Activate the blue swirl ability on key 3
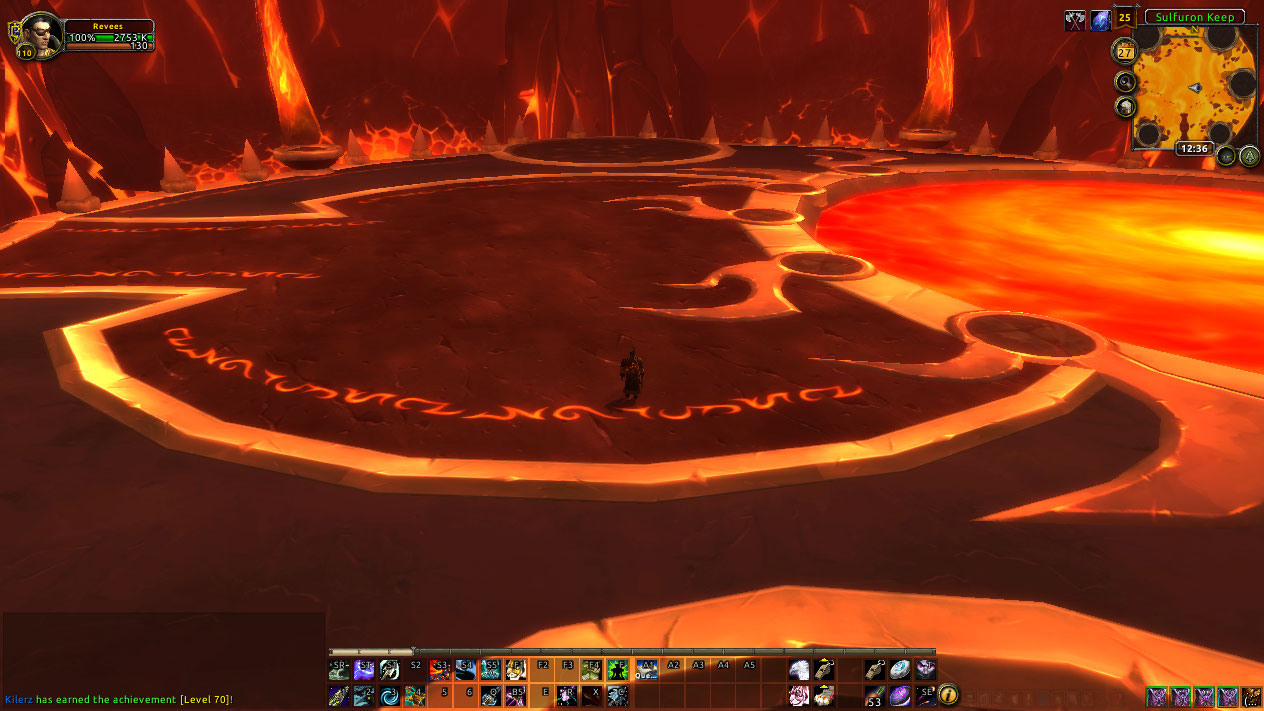The width and height of the screenshot is (1264, 711). (x=390, y=695)
